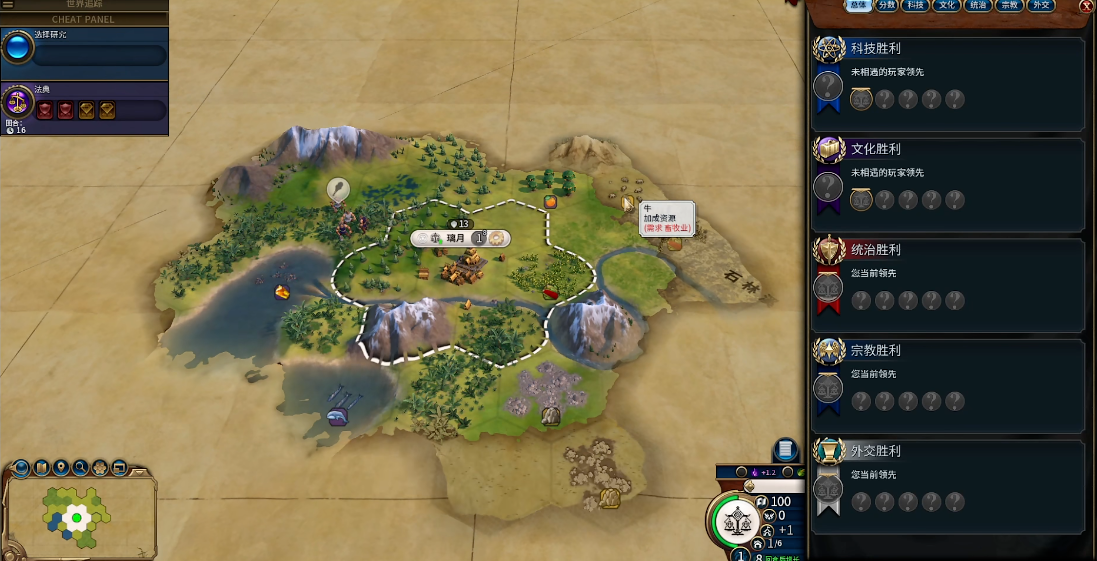The height and width of the screenshot is (561, 1097).
Task: Open the 文化 culture tab
Action: 946,6
